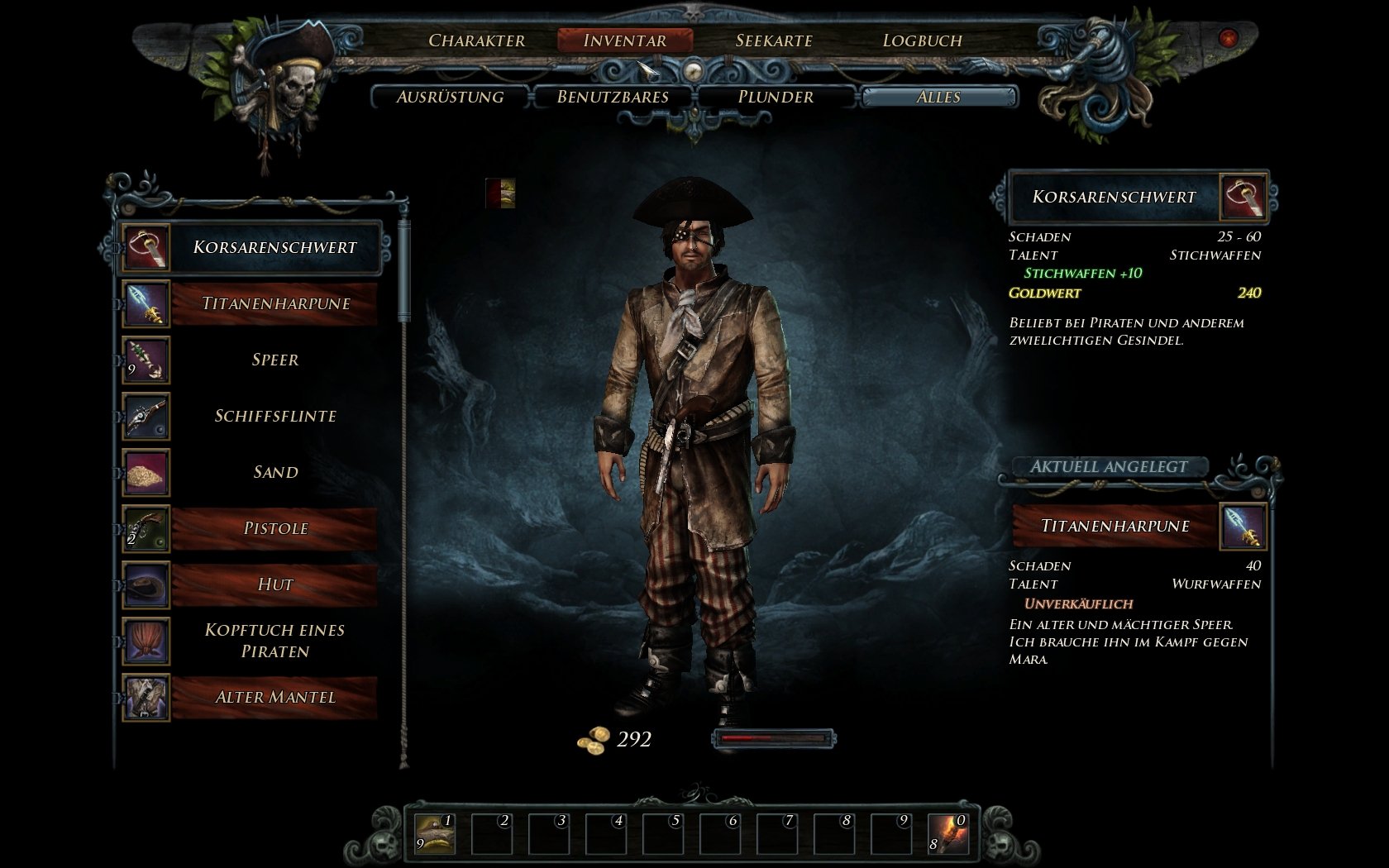Show Benutzbares items only

coord(613,98)
